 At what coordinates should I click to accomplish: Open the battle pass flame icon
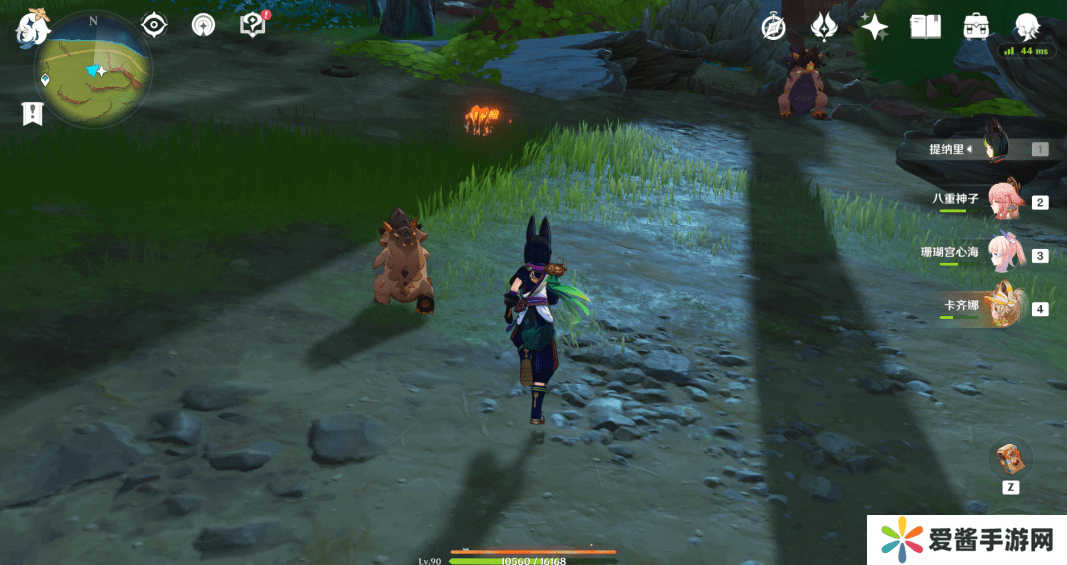[823, 27]
